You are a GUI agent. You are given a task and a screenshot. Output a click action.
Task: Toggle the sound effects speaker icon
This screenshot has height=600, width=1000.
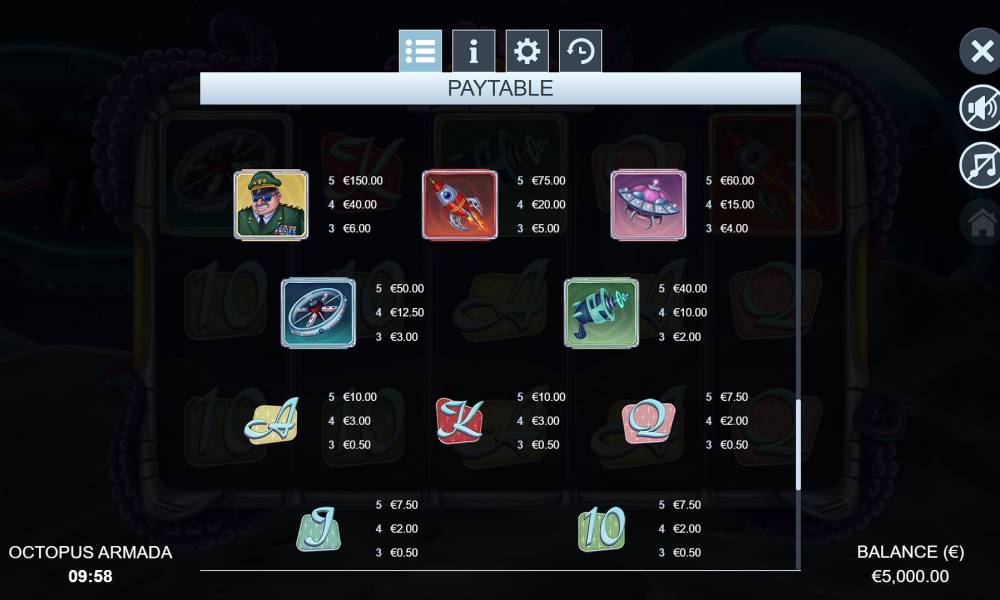(980, 108)
